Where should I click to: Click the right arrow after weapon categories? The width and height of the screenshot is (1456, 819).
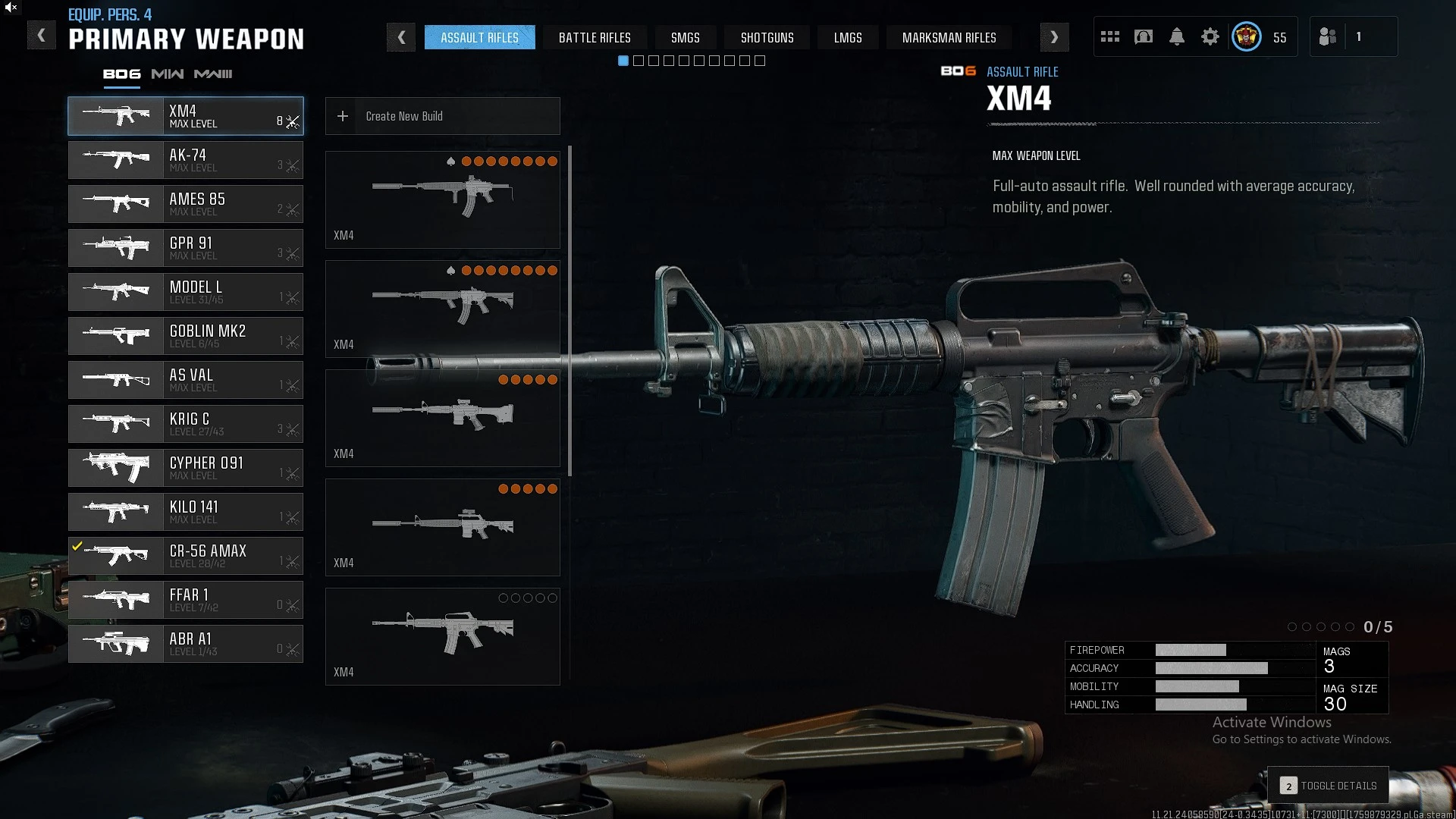[1054, 37]
